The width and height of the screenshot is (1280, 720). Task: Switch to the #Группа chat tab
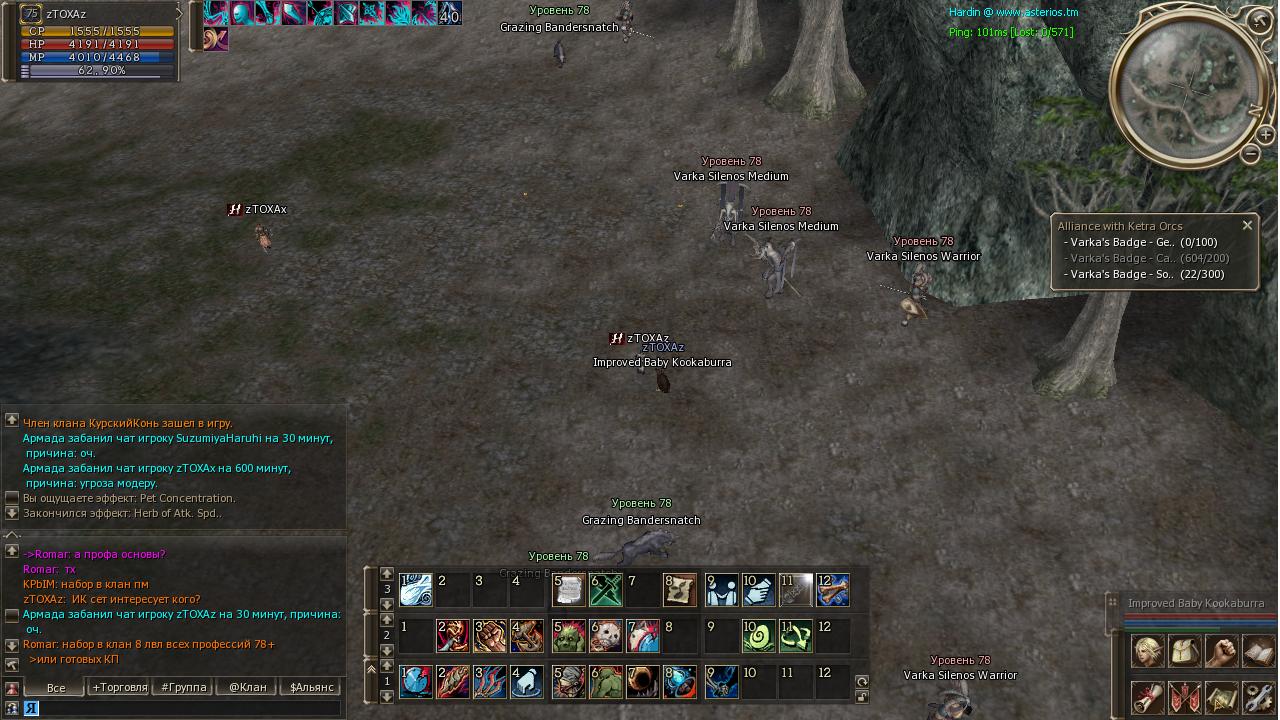[x=183, y=687]
